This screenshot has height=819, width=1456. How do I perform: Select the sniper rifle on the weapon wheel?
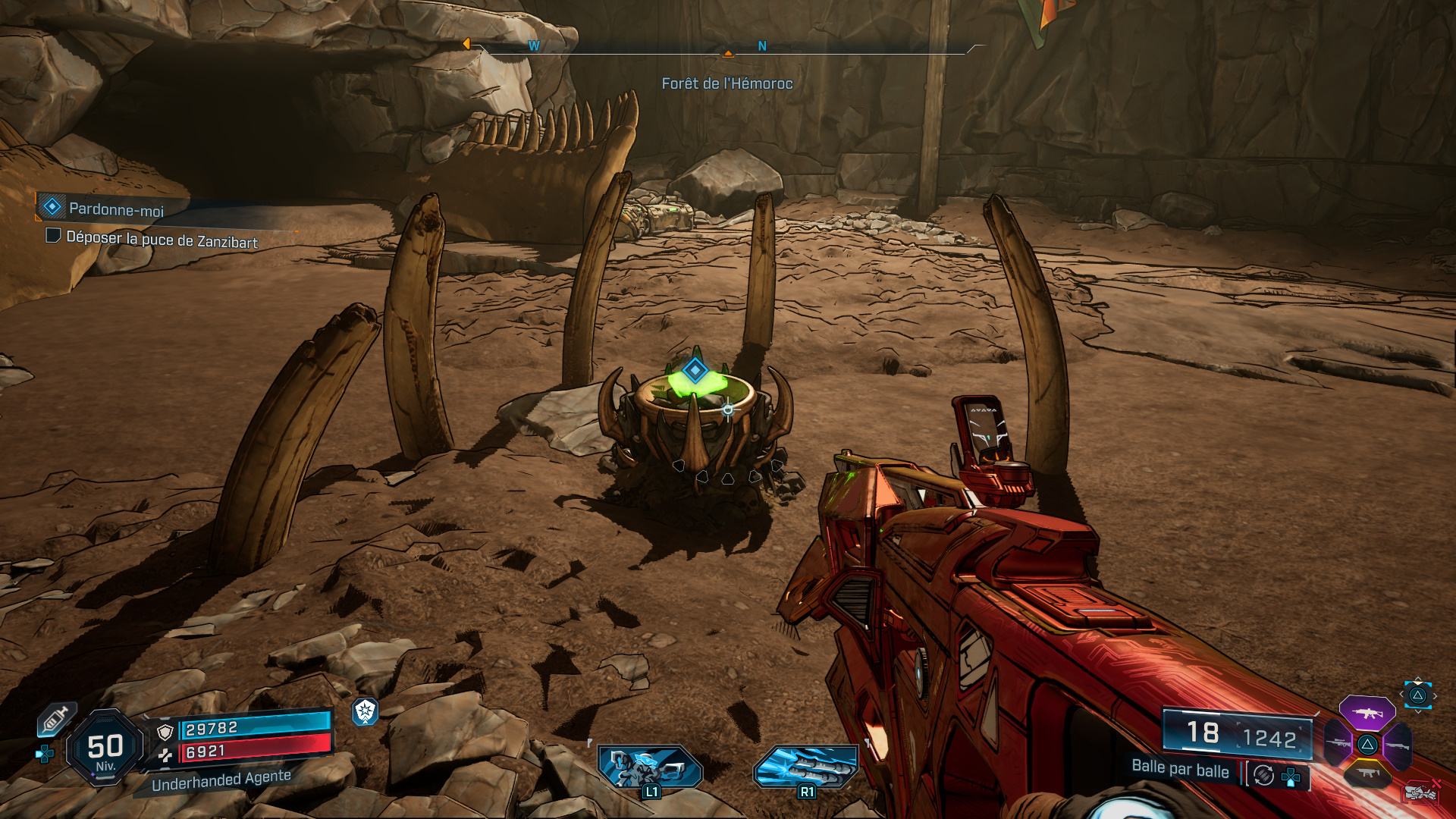pos(1338,743)
